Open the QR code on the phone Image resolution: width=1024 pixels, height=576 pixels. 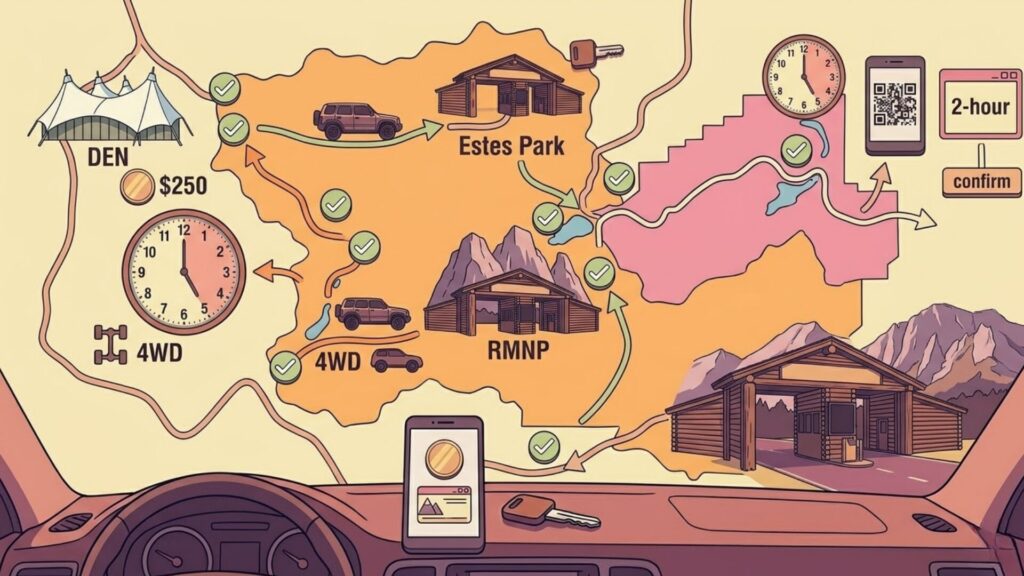pyautogui.click(x=895, y=100)
